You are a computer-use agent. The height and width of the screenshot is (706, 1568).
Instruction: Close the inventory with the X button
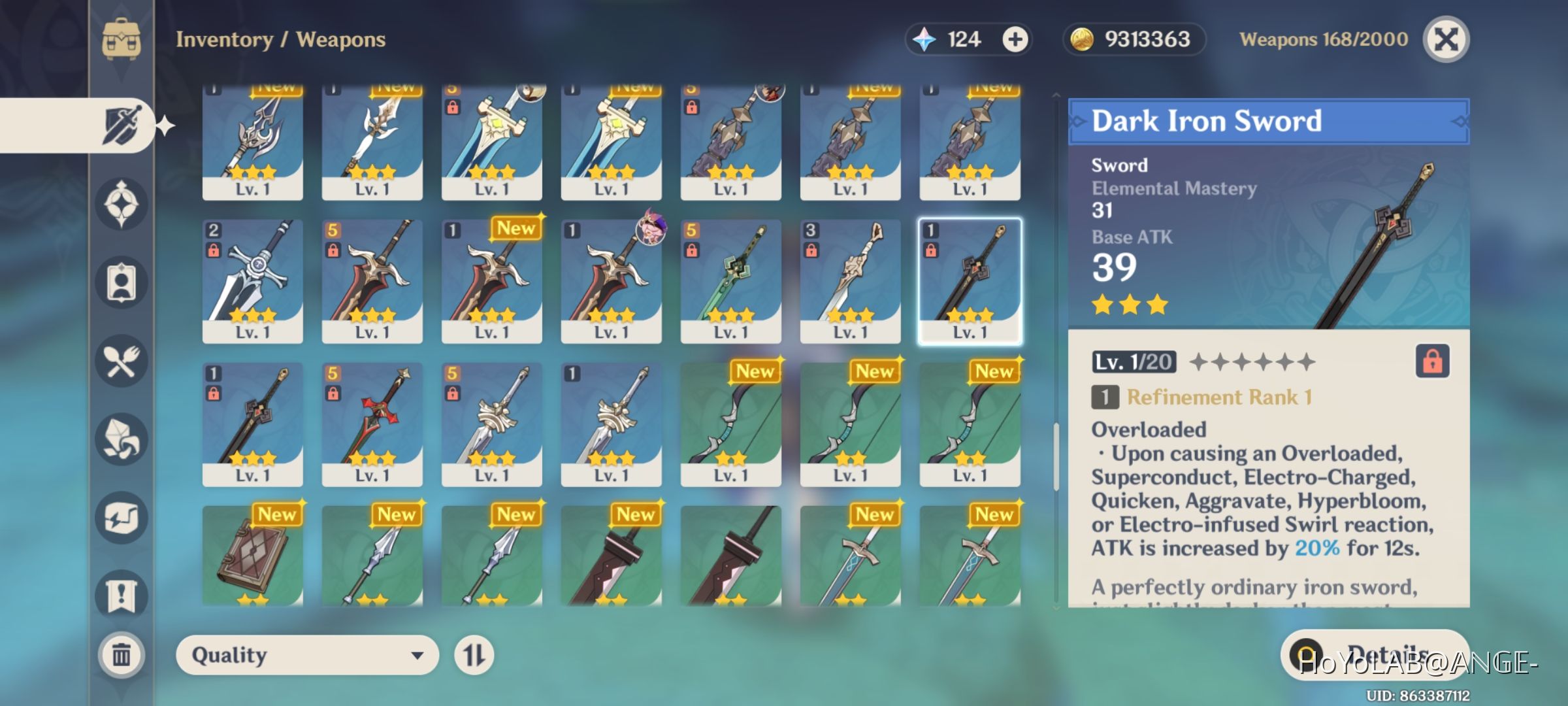1446,39
